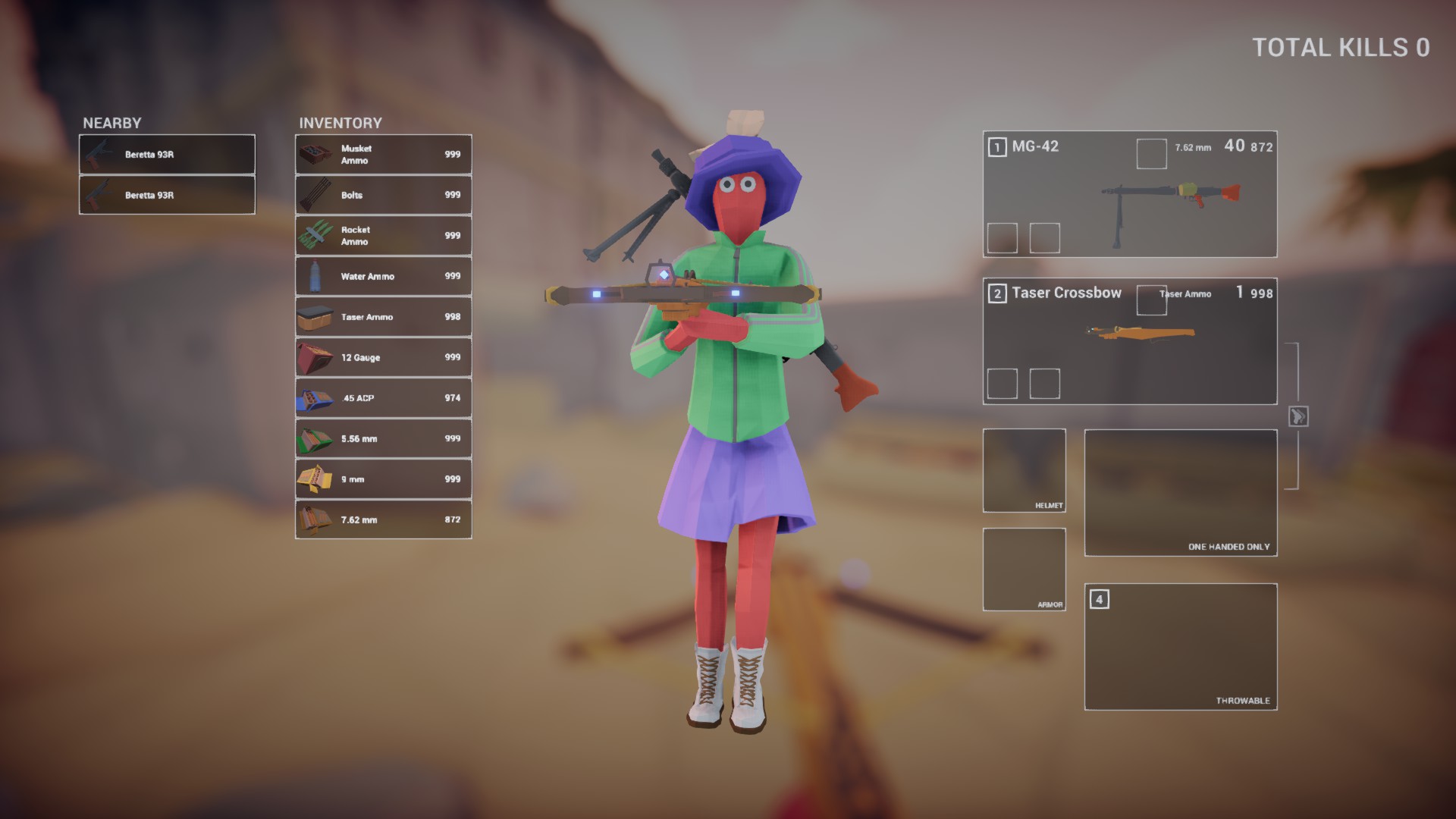The image size is (1456, 819).
Task: Pick the Rocket Ammo inventory item
Action: point(383,236)
